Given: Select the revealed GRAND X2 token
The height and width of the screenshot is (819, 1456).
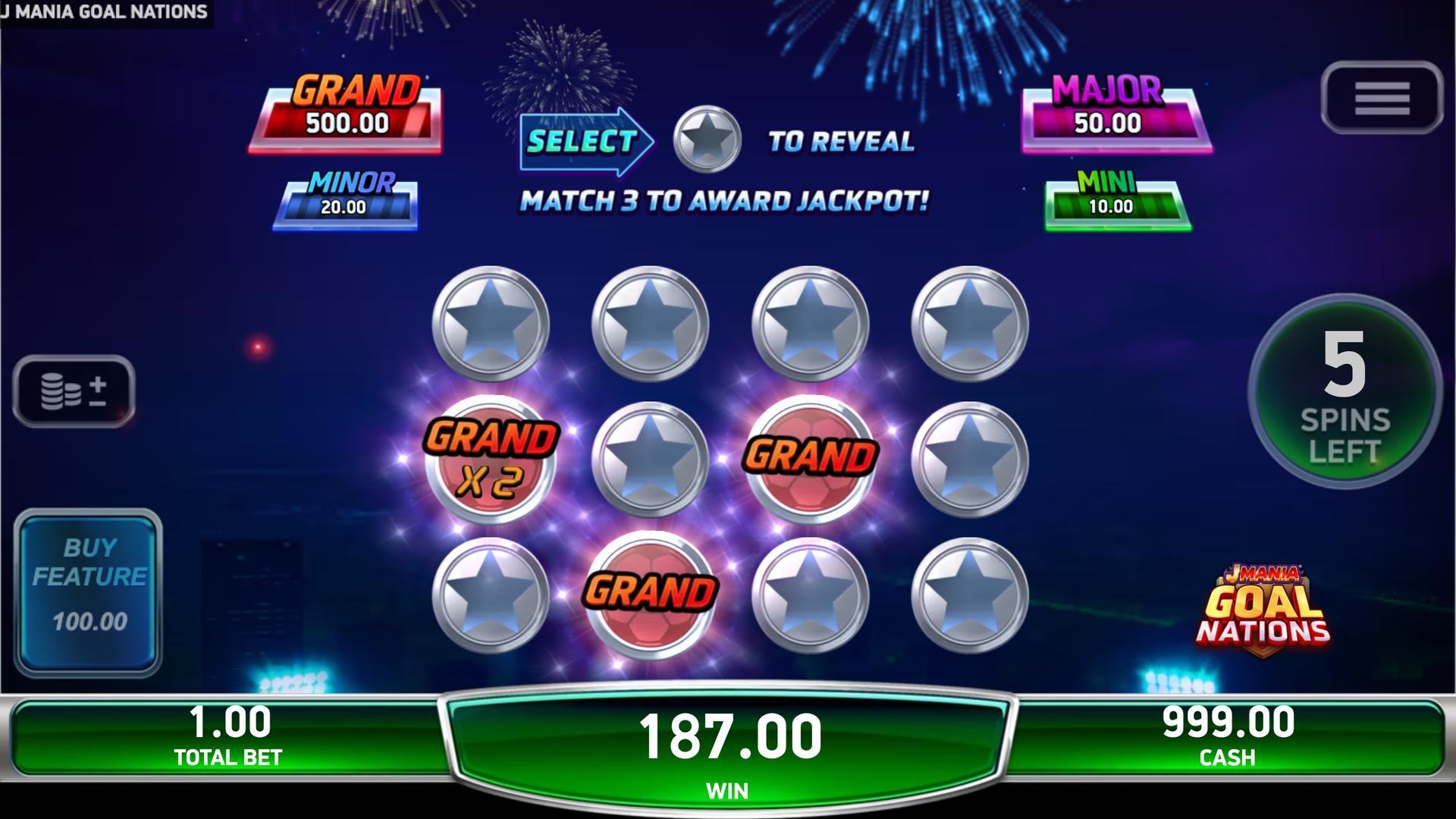Looking at the screenshot, I should (x=491, y=460).
